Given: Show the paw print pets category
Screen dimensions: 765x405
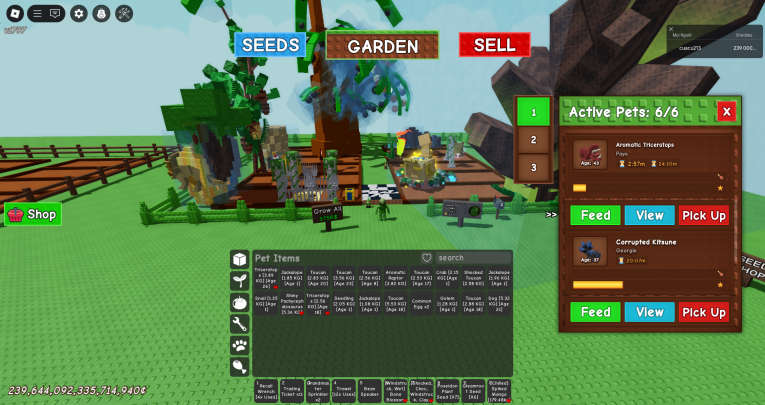Looking at the screenshot, I should coord(239,345).
